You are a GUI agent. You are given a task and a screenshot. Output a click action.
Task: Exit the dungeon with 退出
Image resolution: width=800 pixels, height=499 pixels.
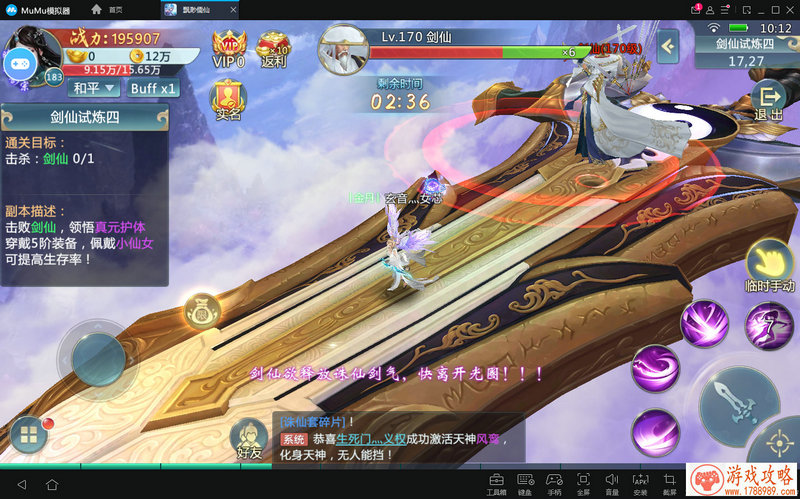(x=769, y=100)
